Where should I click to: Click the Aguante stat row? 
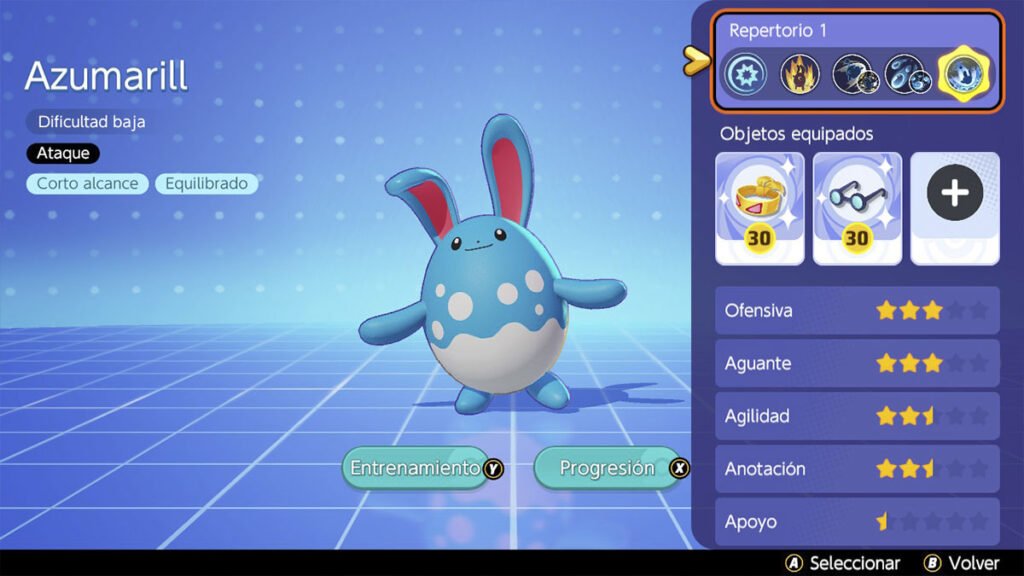(x=857, y=363)
